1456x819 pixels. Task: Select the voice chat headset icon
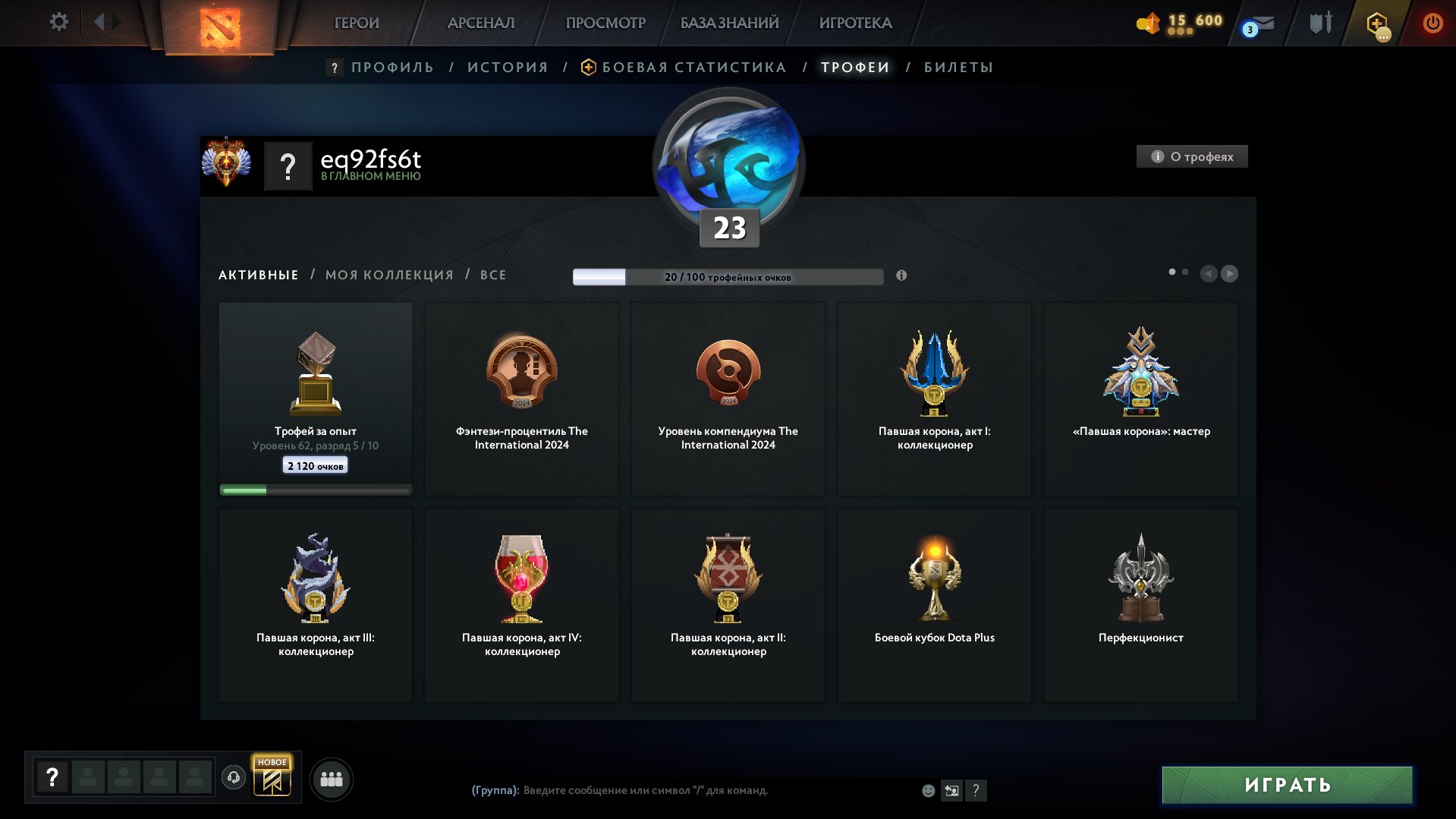(234, 777)
